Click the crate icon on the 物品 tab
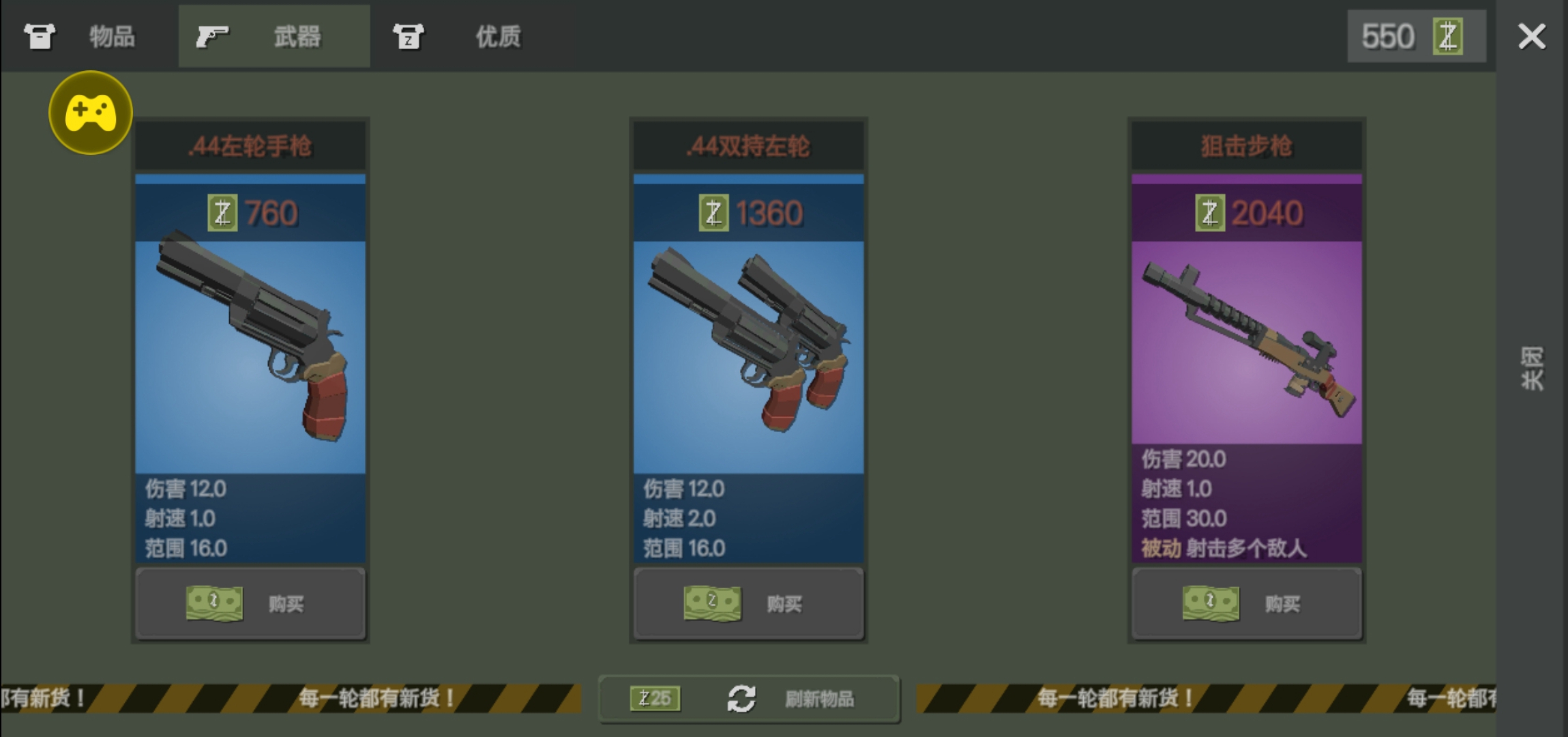Image resolution: width=1568 pixels, height=737 pixels. pyautogui.click(x=39, y=35)
